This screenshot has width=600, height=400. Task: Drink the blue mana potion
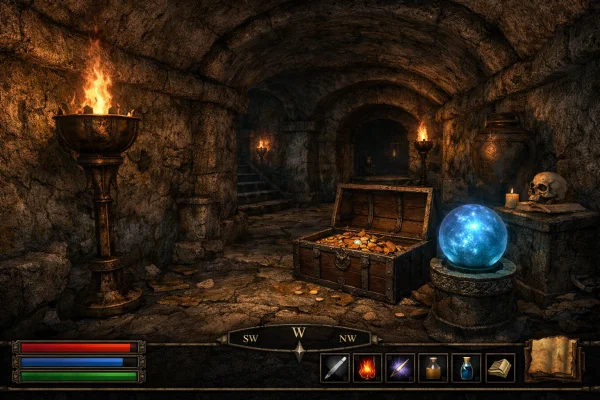[x=466, y=367]
